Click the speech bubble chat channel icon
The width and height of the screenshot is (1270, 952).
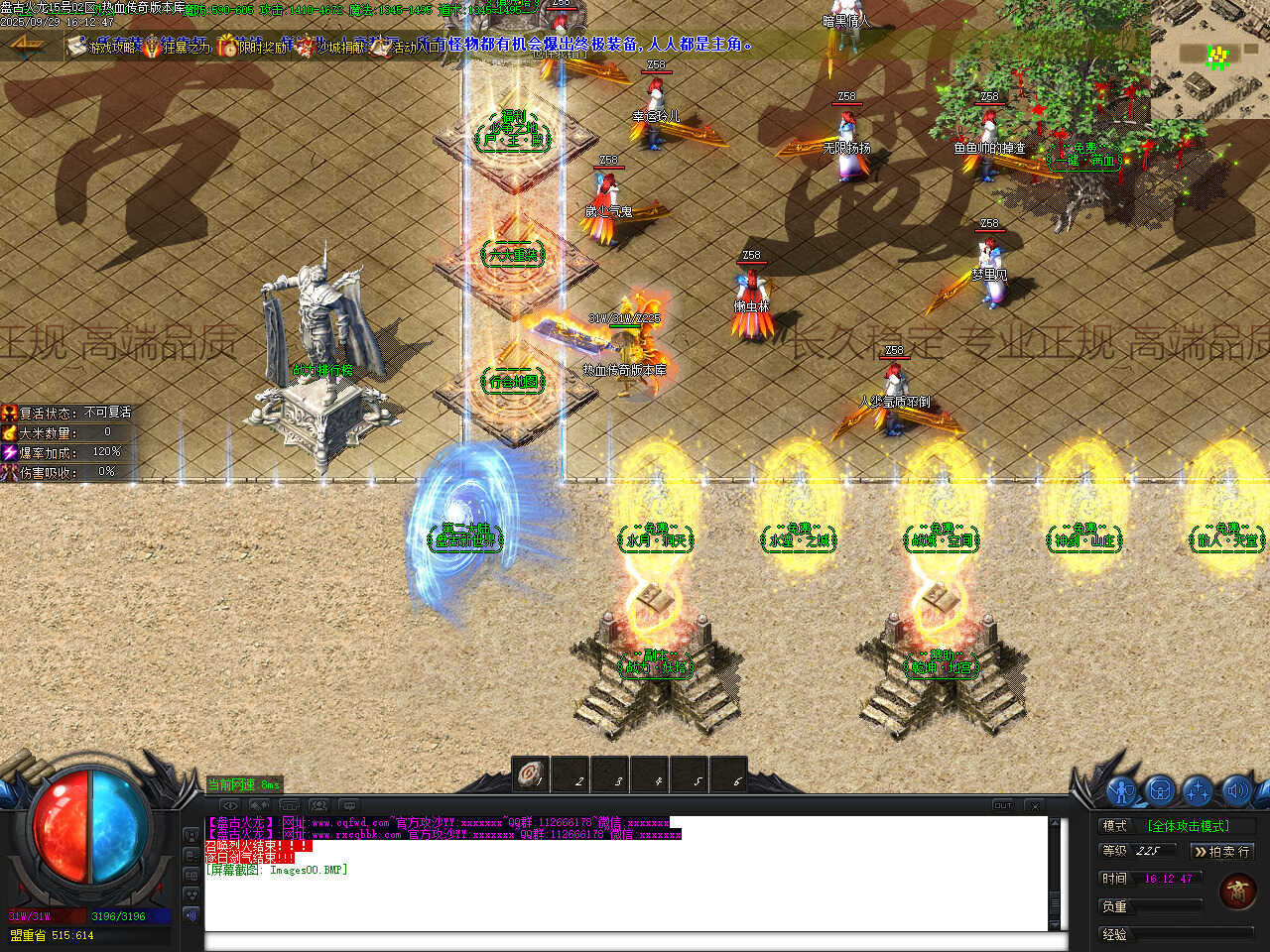(x=347, y=805)
